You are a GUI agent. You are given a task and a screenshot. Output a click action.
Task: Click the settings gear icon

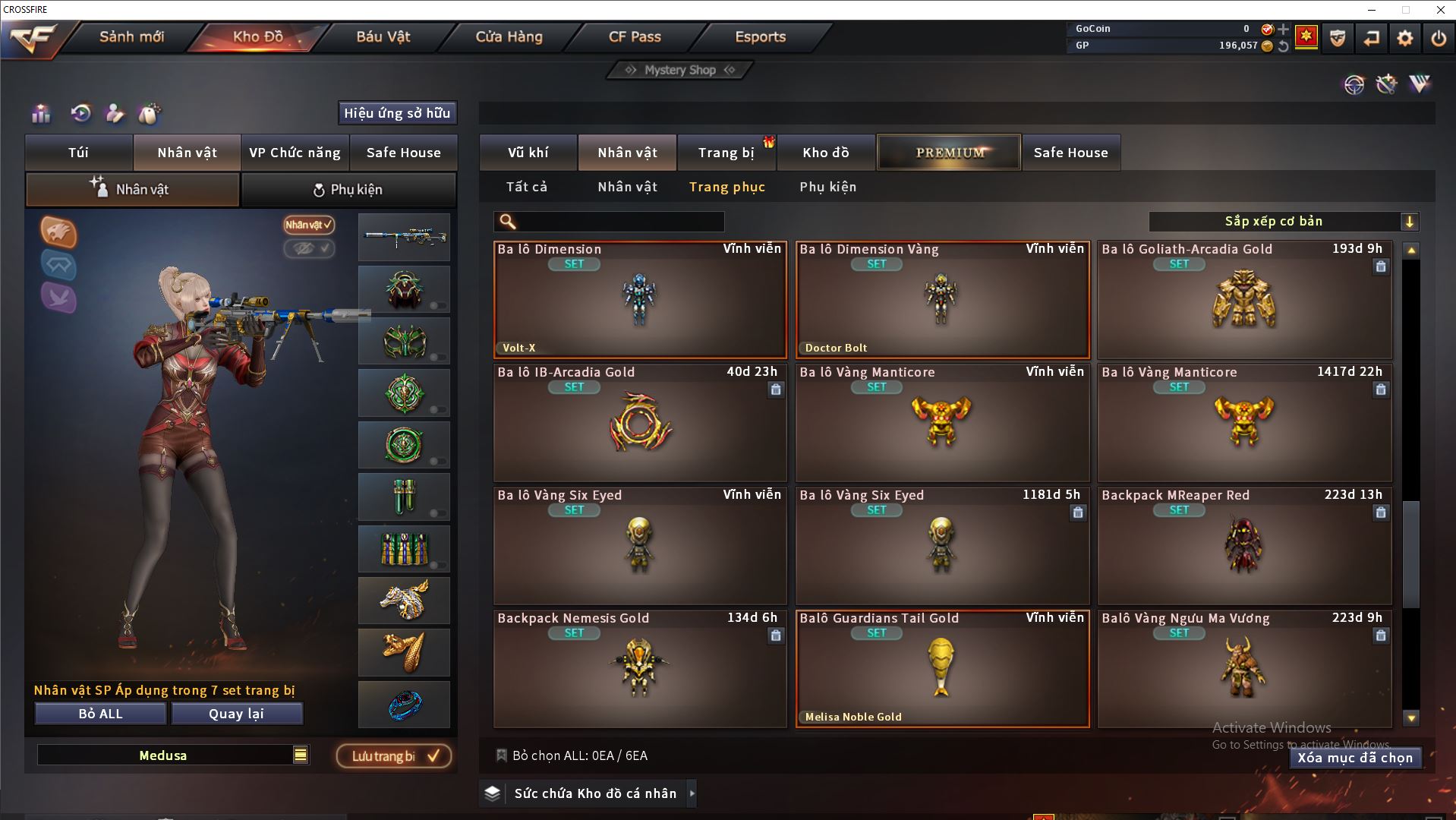(x=1404, y=38)
